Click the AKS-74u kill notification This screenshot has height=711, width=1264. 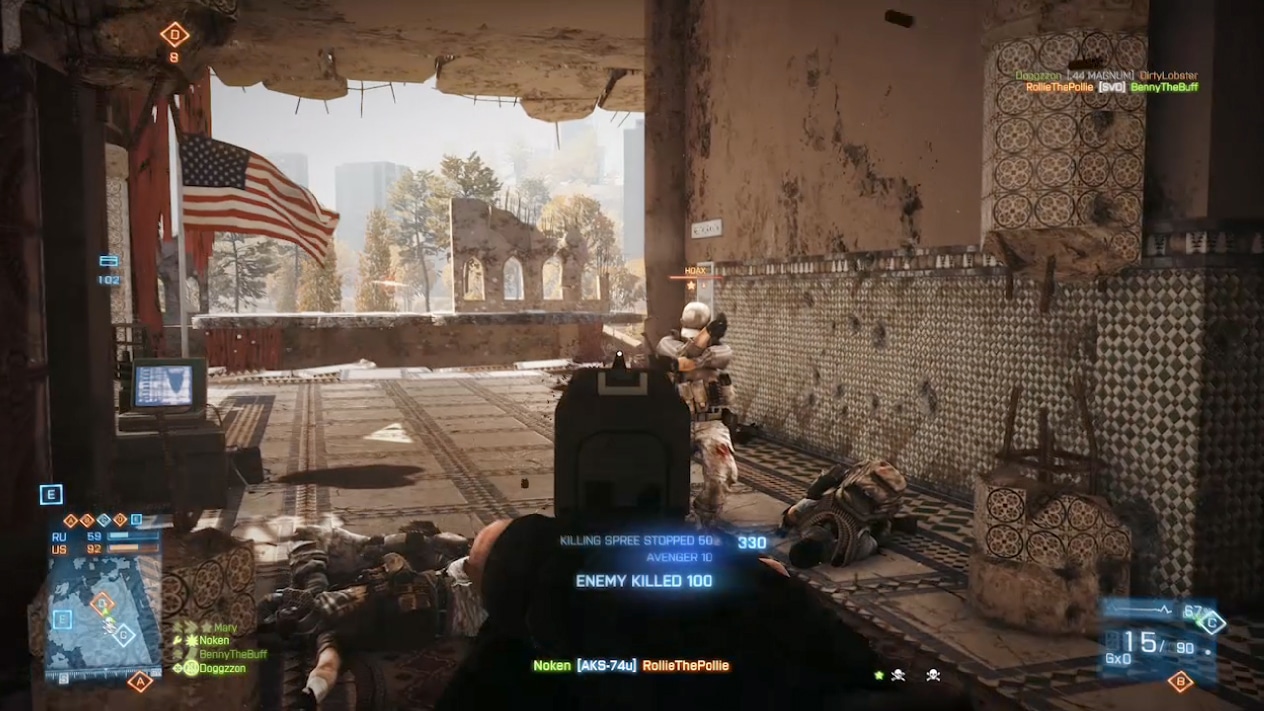pos(630,666)
